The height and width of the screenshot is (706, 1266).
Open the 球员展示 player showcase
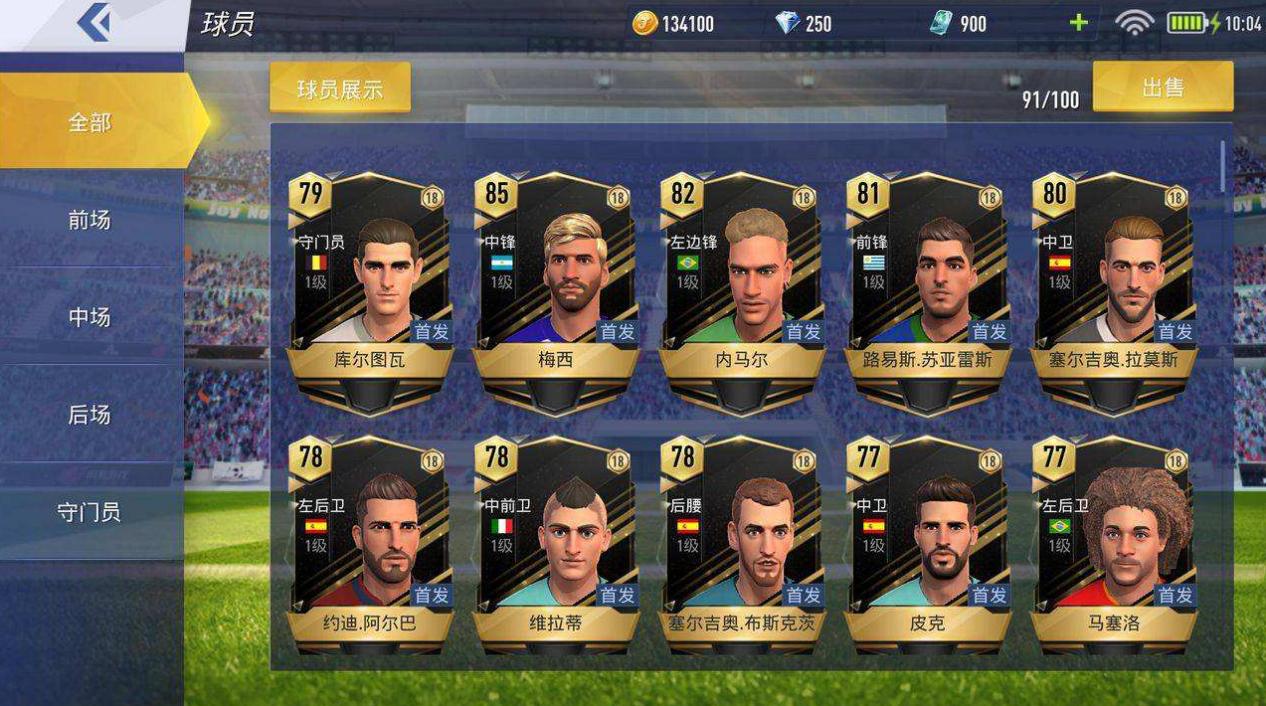pos(340,88)
